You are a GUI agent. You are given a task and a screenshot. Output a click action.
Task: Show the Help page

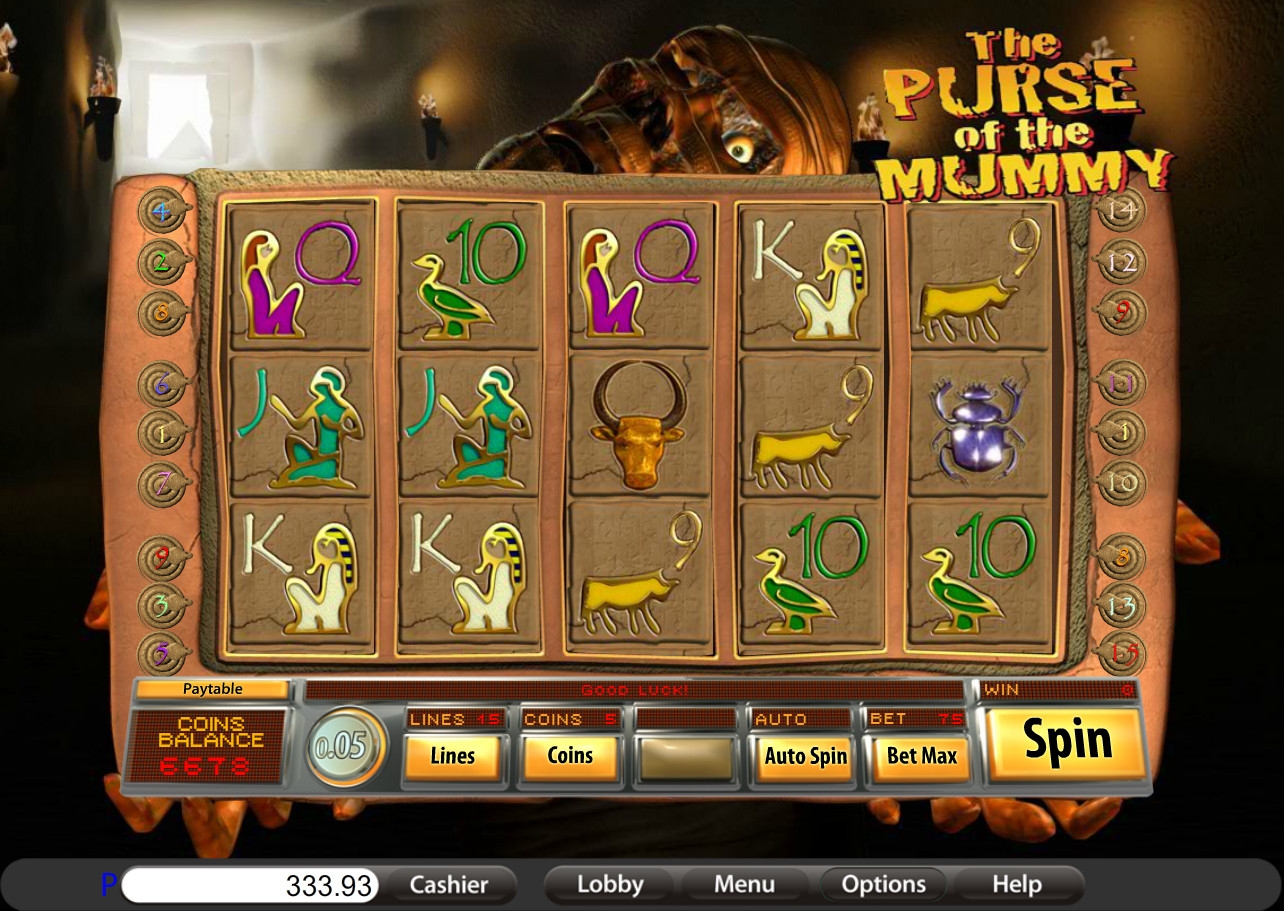click(x=1016, y=885)
